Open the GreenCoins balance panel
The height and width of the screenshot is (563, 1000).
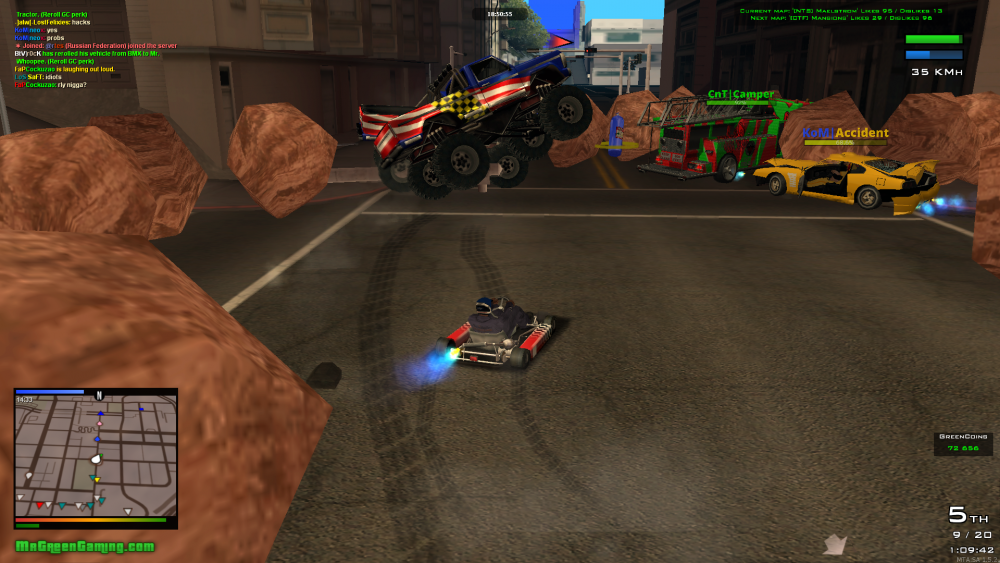point(963,443)
